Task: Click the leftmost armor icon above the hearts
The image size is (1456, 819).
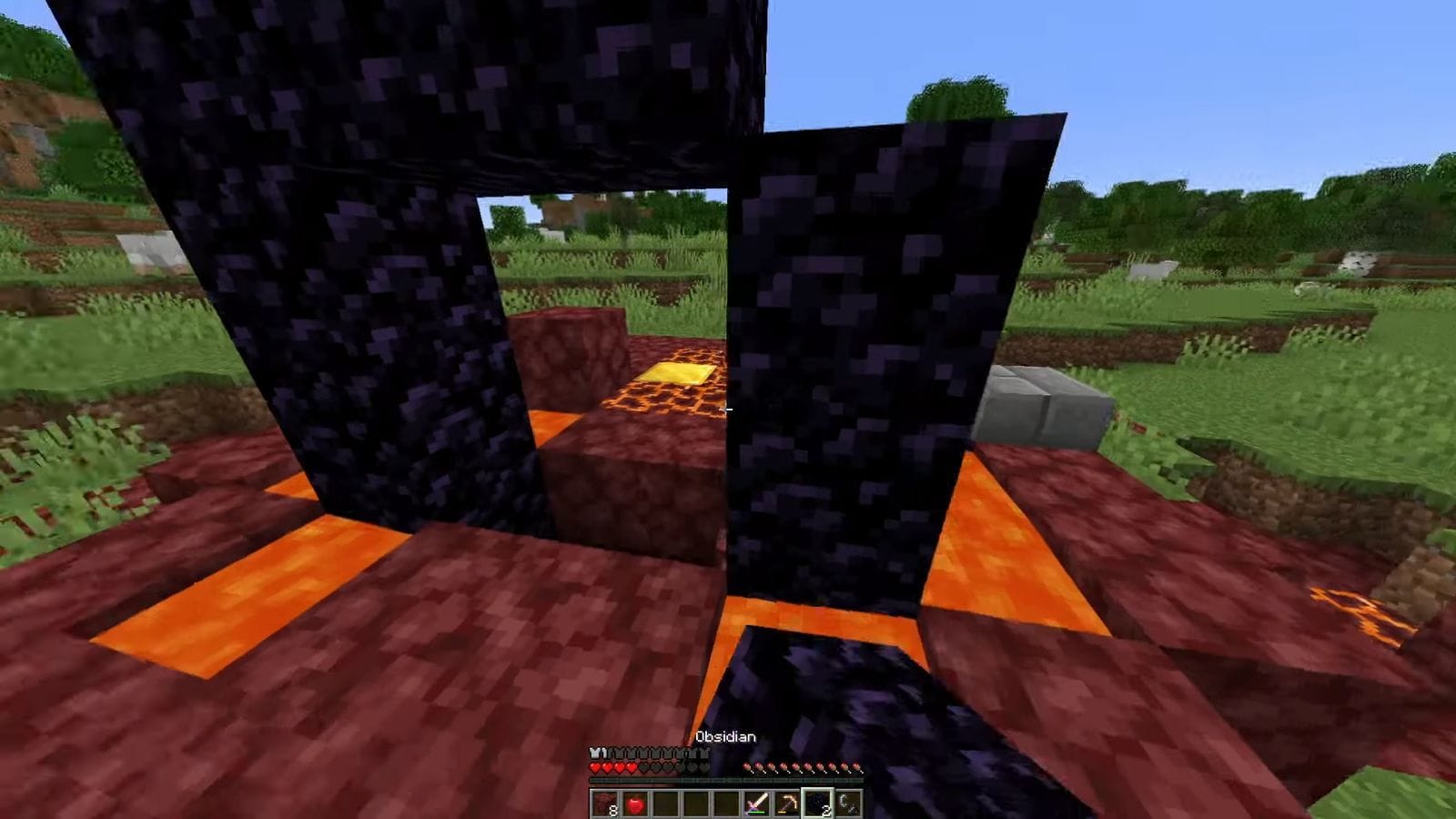Action: 594,753
